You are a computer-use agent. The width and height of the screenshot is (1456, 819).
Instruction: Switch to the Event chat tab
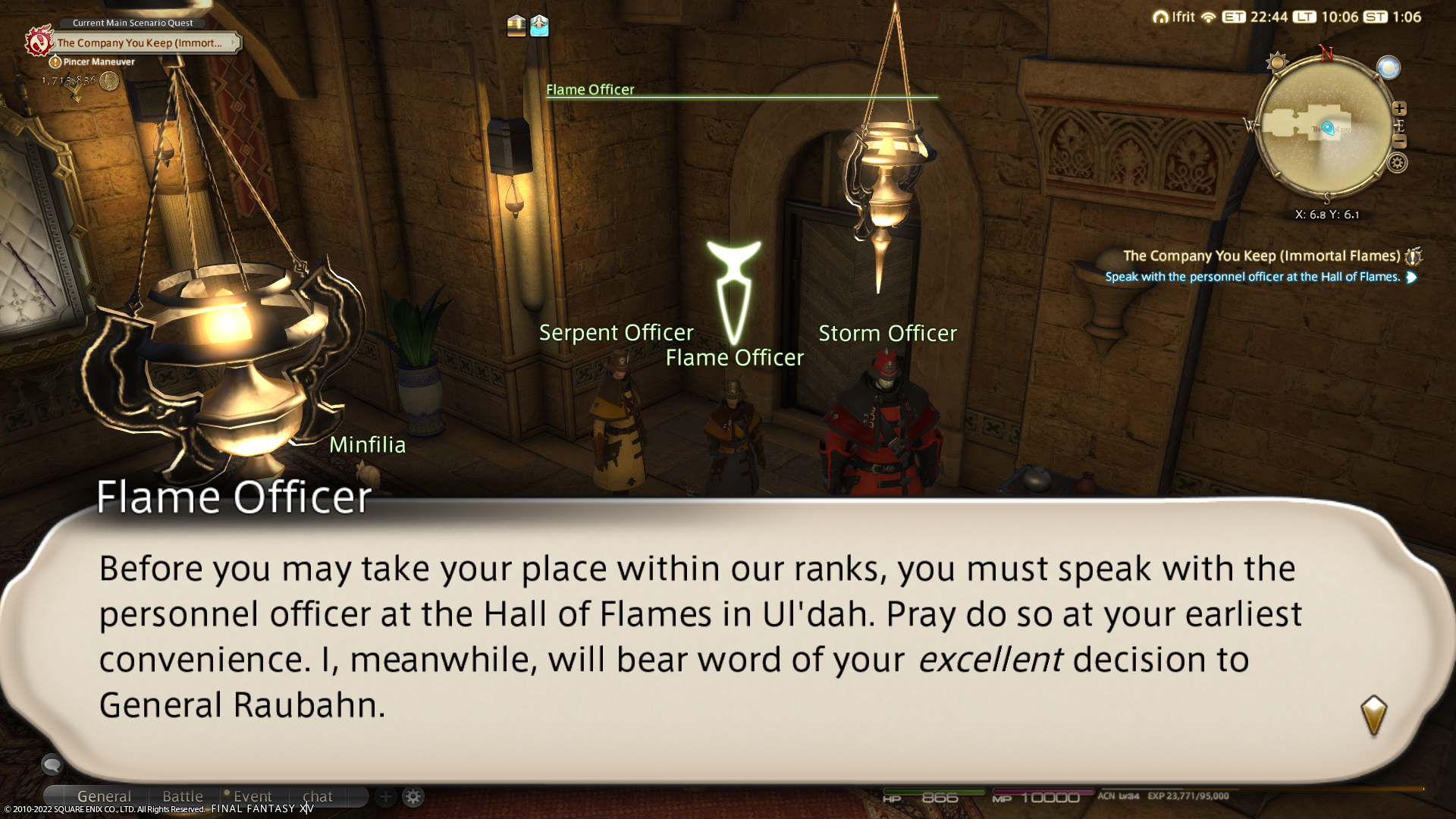pos(252,796)
